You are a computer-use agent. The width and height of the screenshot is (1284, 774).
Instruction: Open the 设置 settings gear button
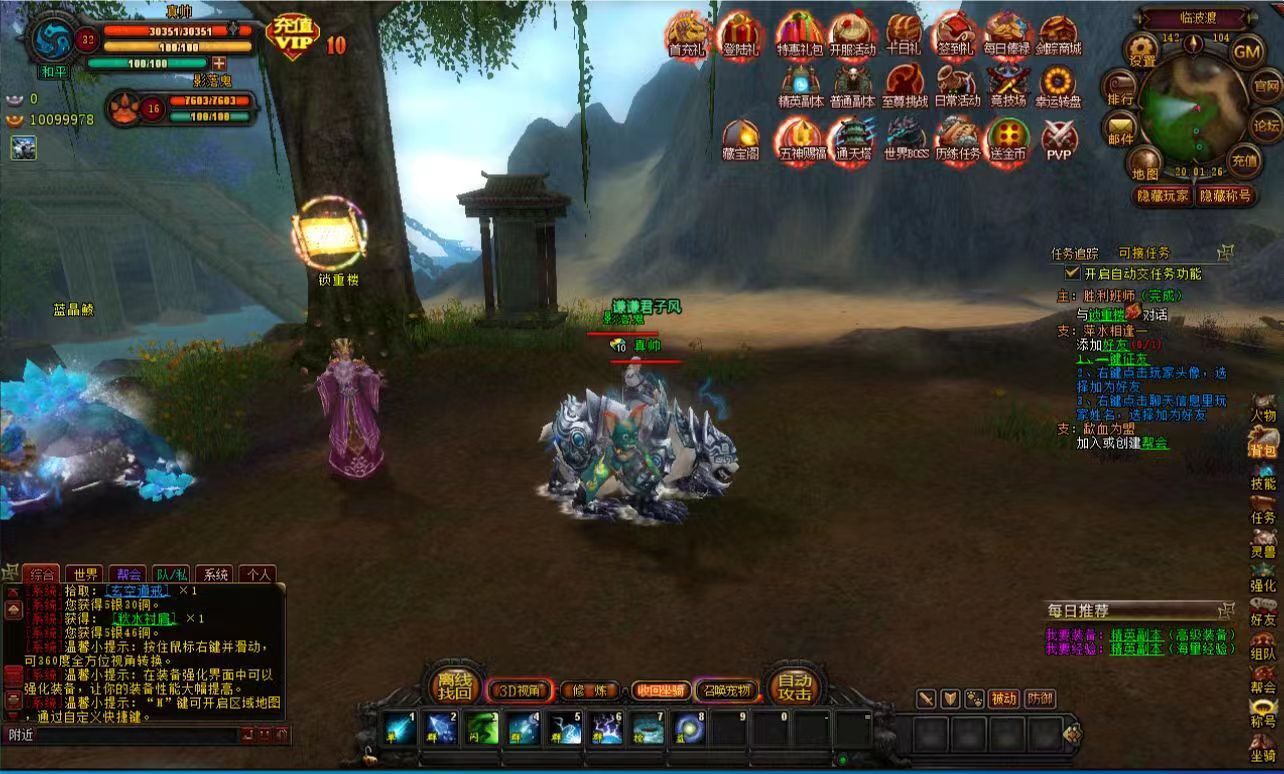pos(1142,49)
